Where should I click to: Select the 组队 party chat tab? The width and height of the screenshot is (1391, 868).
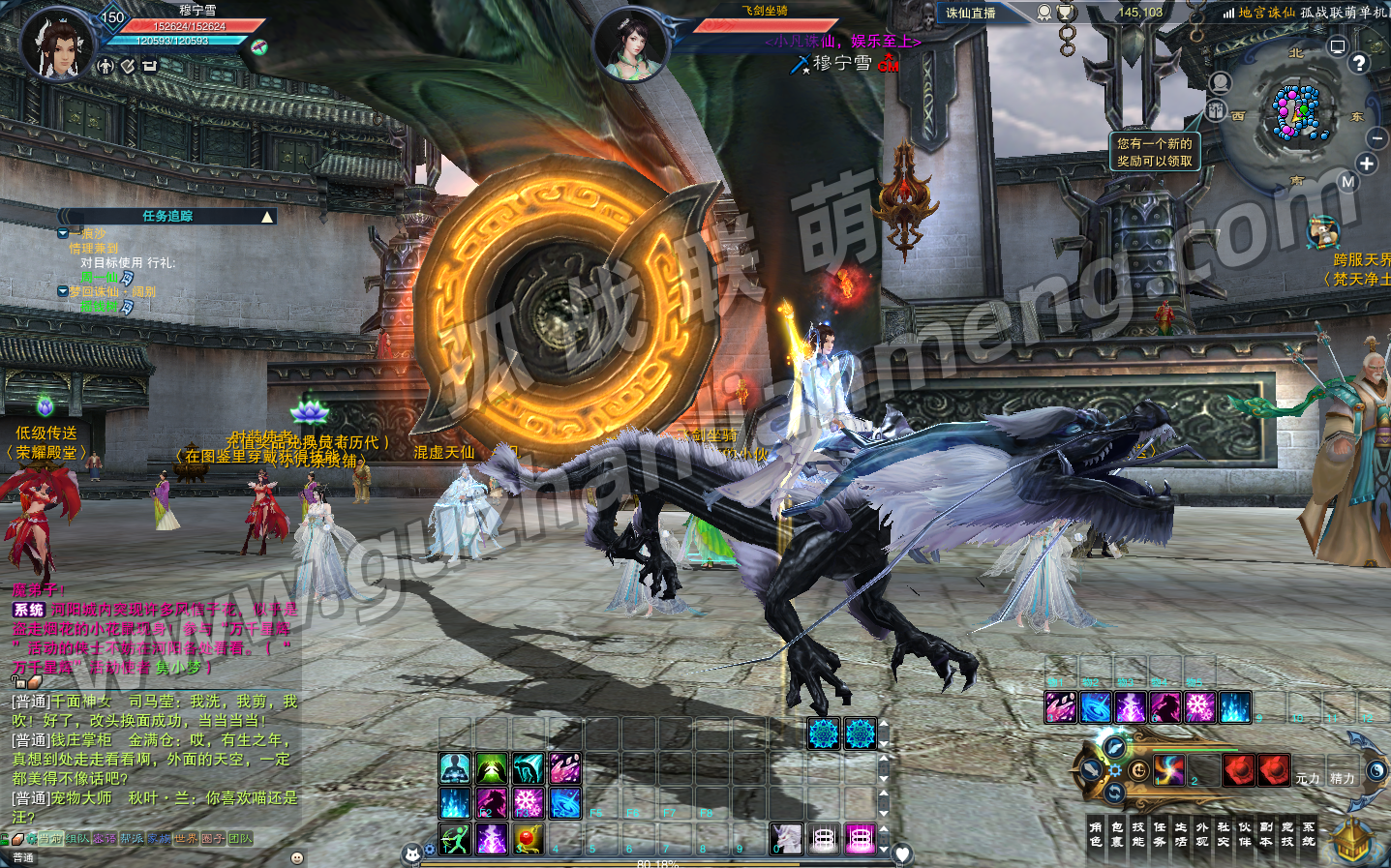point(77,839)
